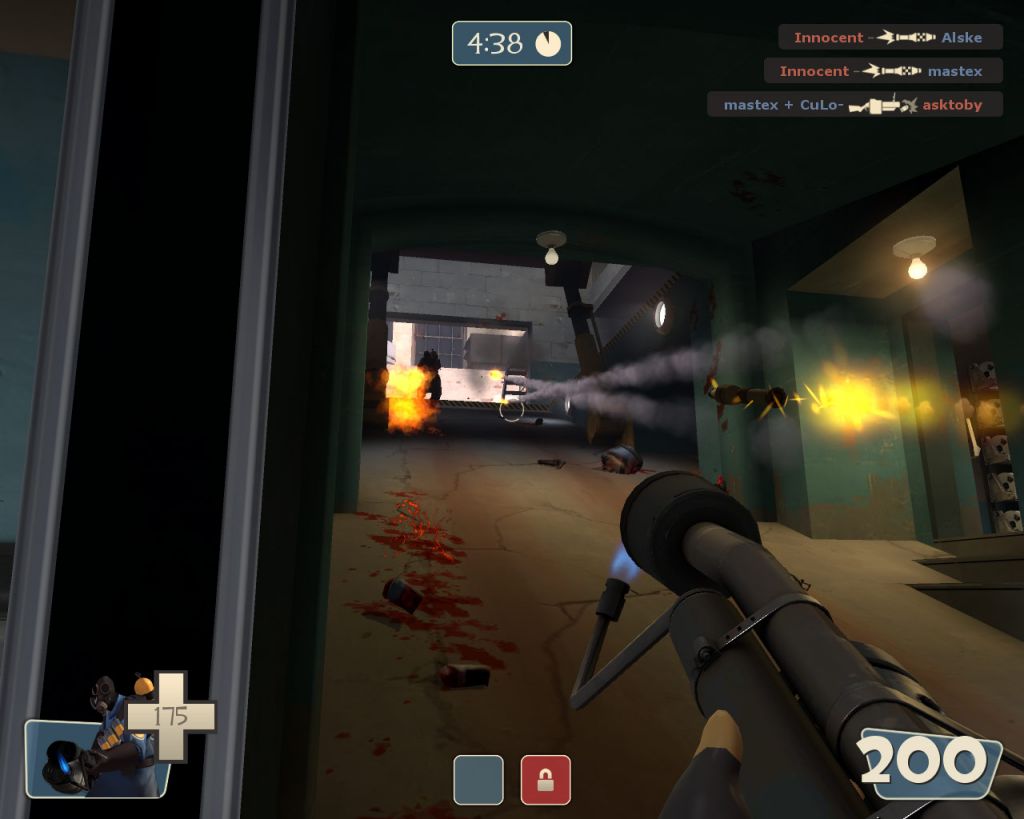The height and width of the screenshot is (819, 1024).
Task: Select the red locked control point icon
Action: click(546, 780)
